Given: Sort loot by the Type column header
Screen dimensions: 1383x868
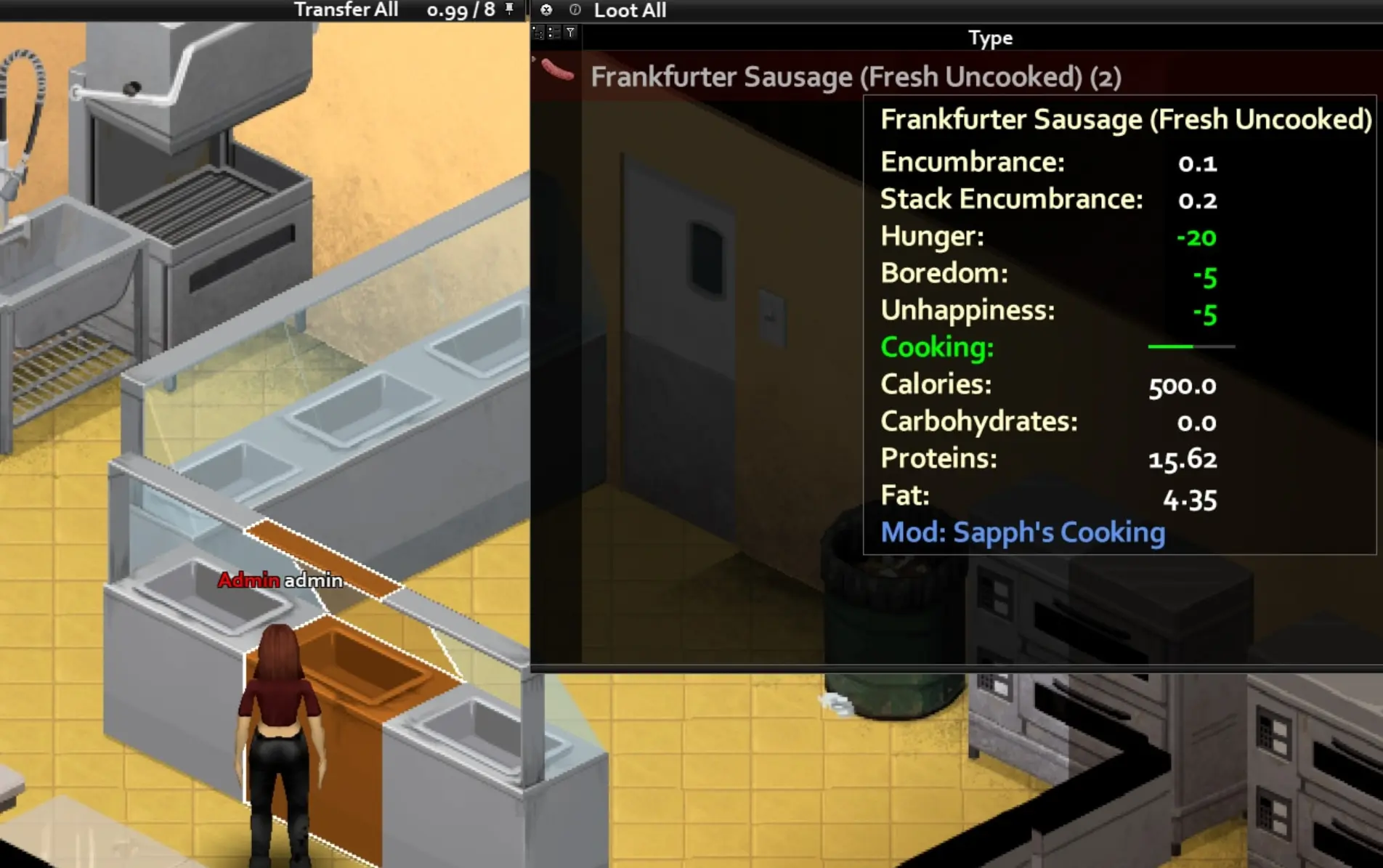Looking at the screenshot, I should point(989,38).
